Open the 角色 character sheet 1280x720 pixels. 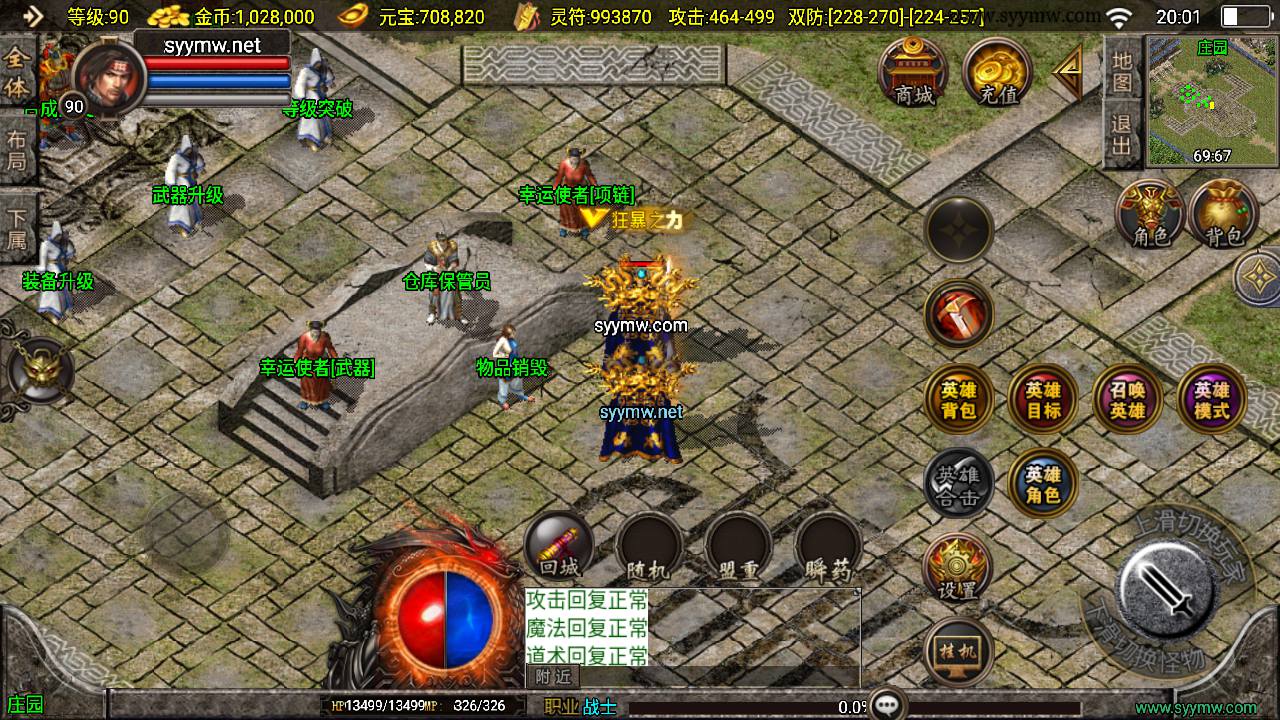coord(1151,213)
